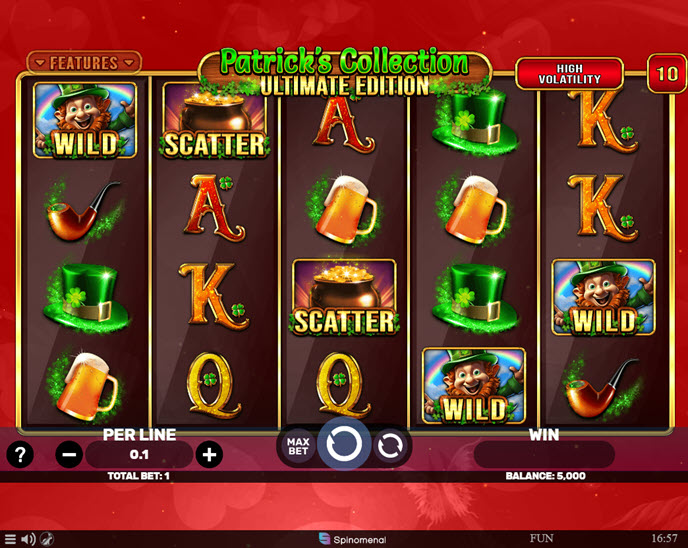Screen dimensions: 688x548
Task: Set the bet to Max Bet
Action: [297, 446]
